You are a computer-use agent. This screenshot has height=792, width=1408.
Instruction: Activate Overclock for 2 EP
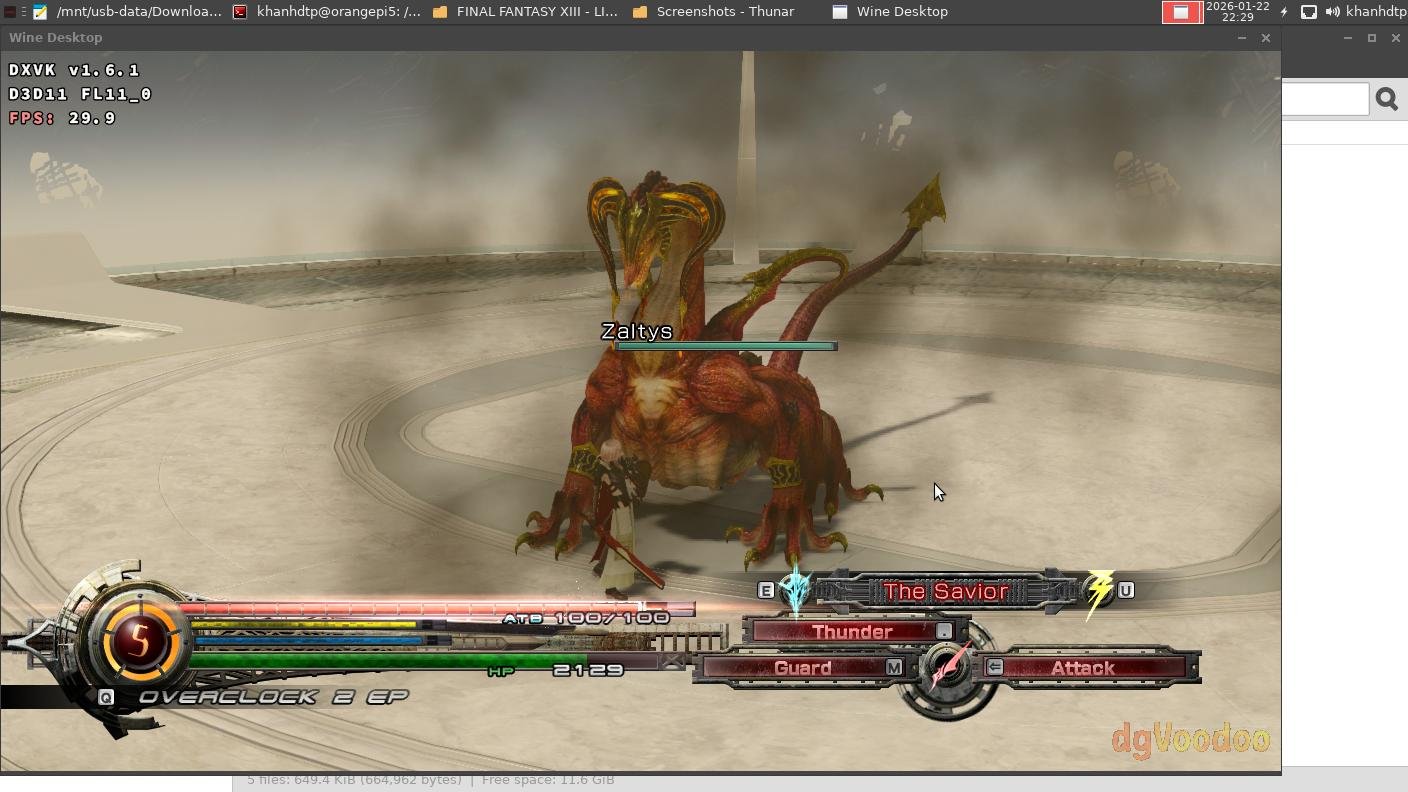click(x=272, y=697)
